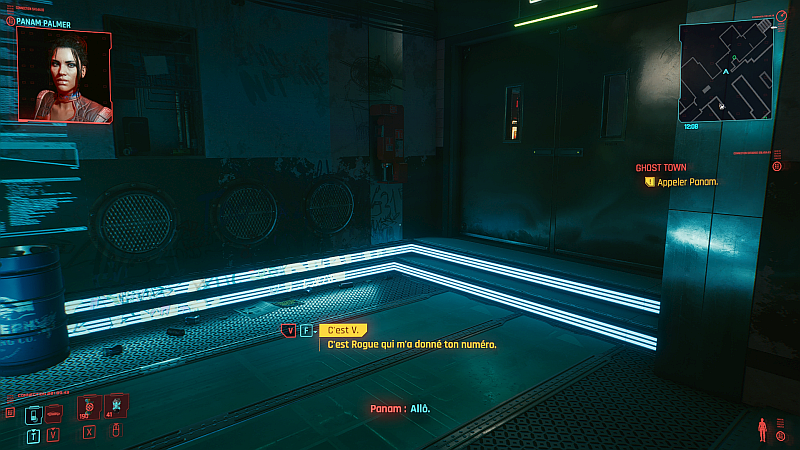Open the minimap
Viewport: 800px width, 450px height.
point(726,72)
